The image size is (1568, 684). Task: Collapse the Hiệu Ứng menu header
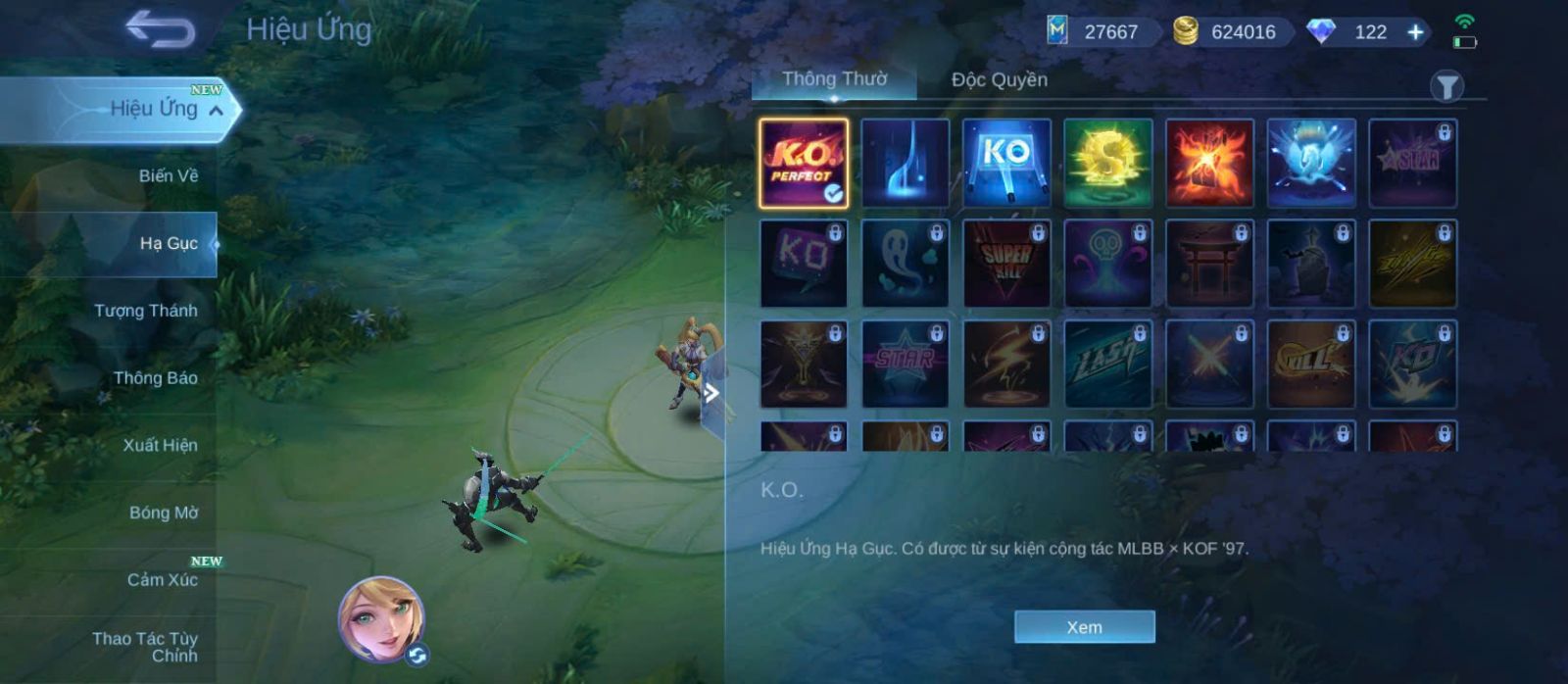[216, 111]
